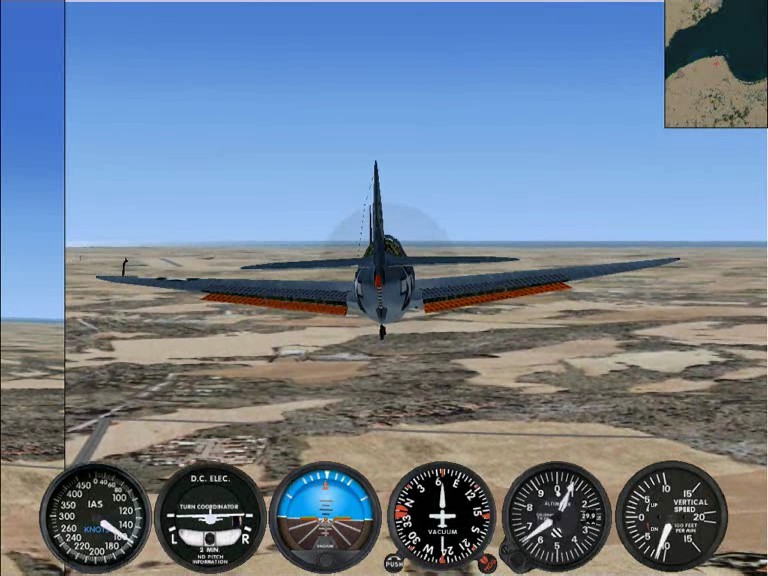This screenshot has height=576, width=768.
Task: Click the attitude indicator gauge
Action: click(325, 517)
